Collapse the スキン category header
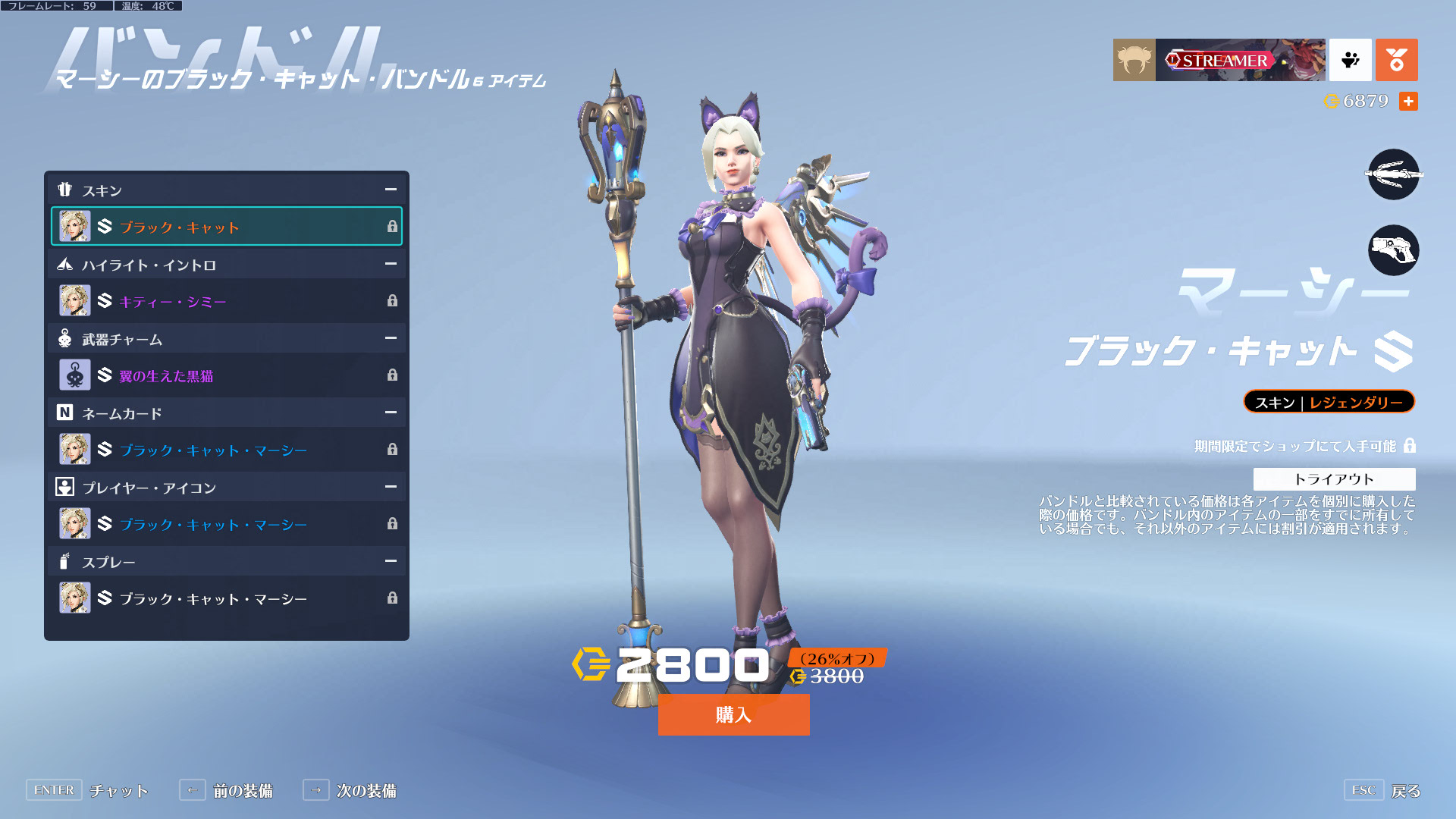This screenshot has width=1456, height=819. (x=391, y=190)
